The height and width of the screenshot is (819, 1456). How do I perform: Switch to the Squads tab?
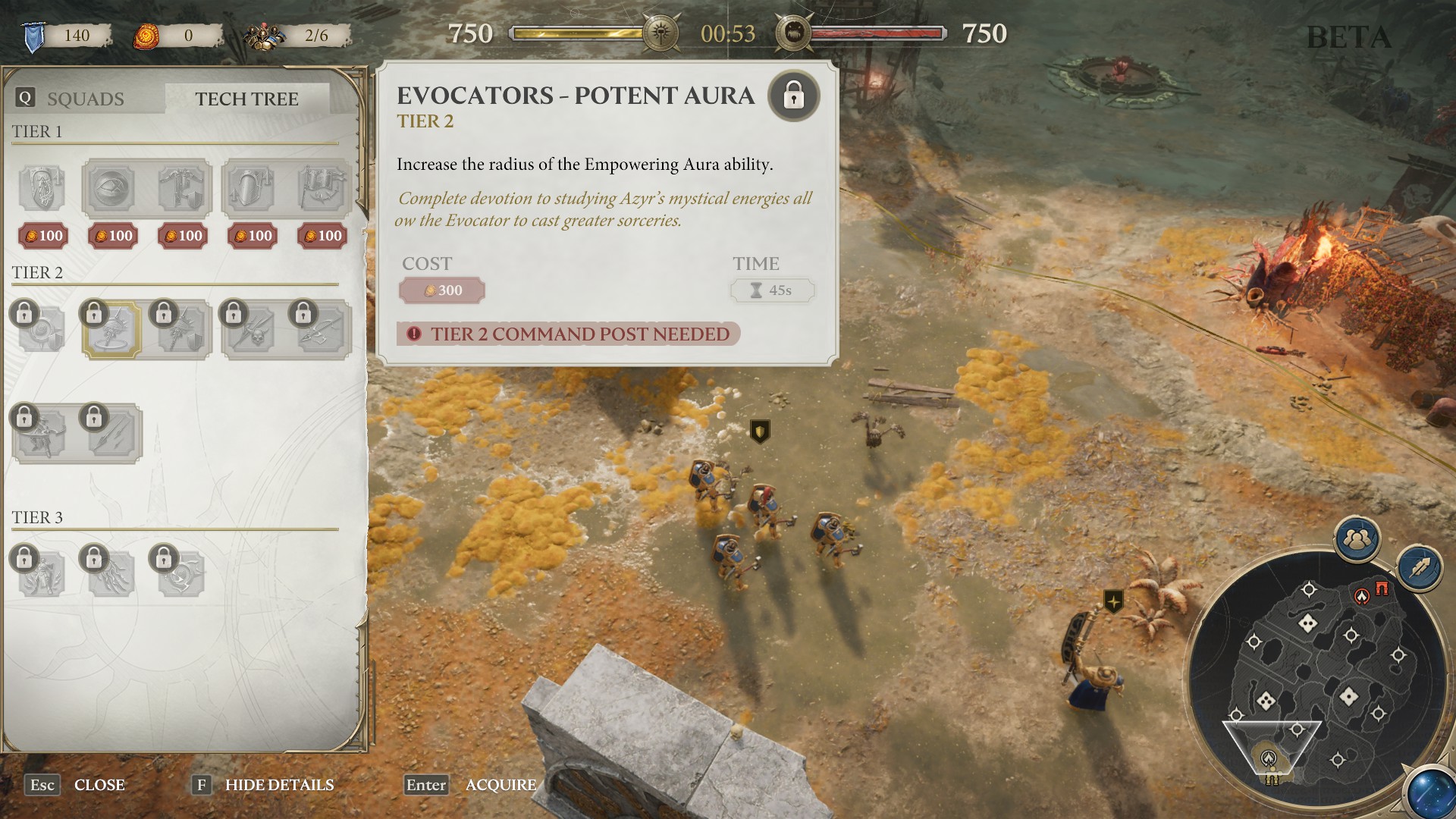[85, 99]
